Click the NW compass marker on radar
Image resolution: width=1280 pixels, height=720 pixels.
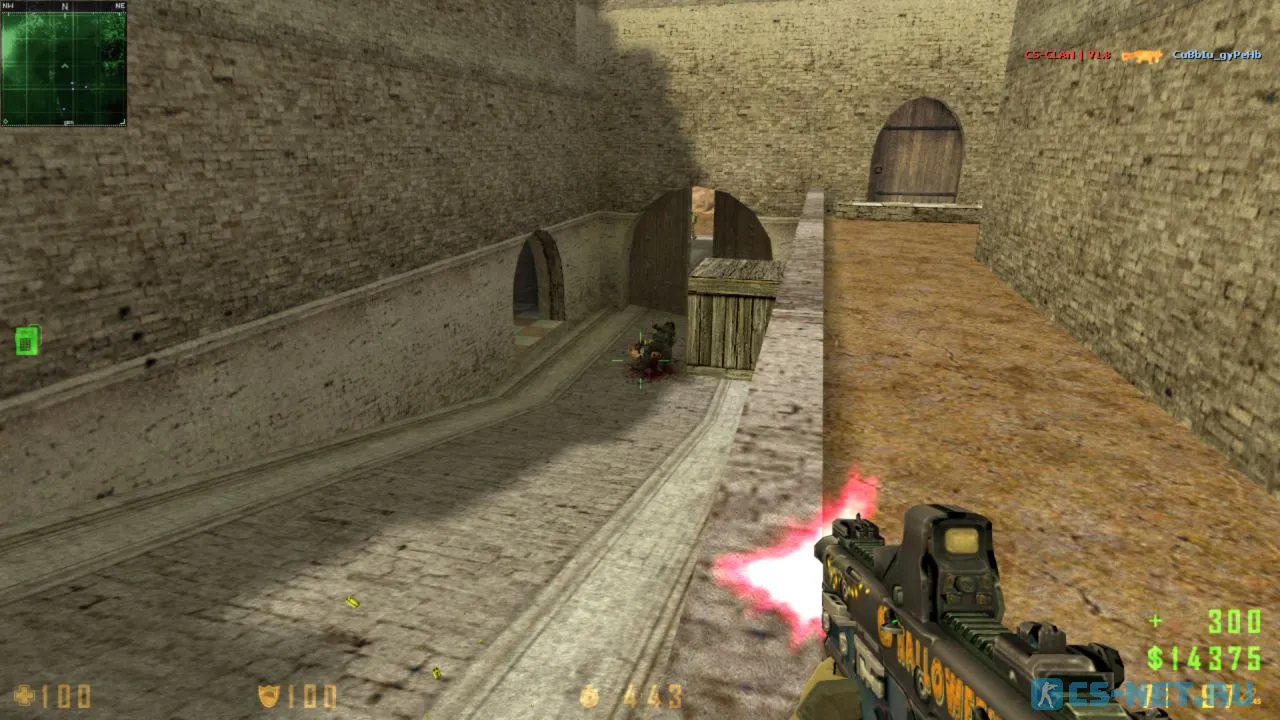8,5
